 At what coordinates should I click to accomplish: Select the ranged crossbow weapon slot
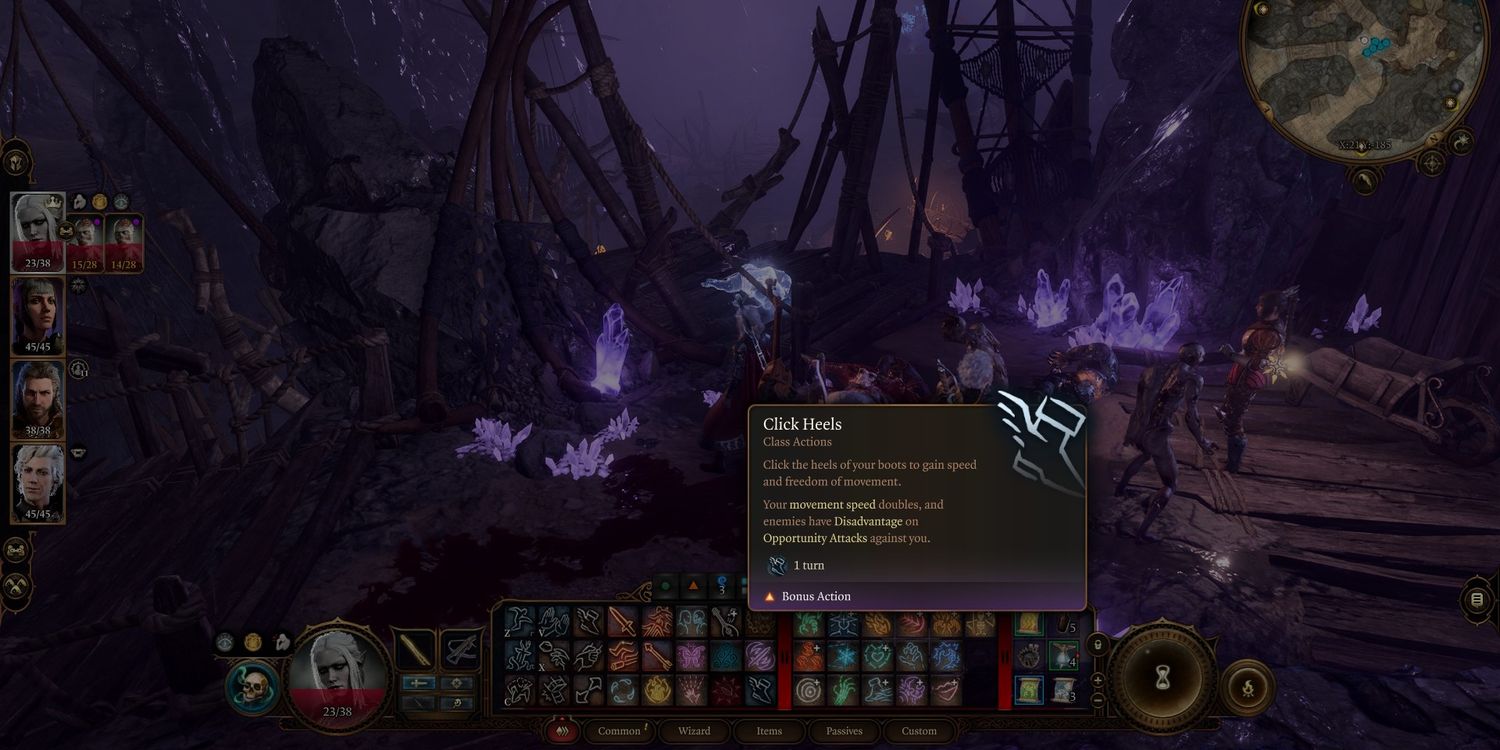[x=460, y=650]
